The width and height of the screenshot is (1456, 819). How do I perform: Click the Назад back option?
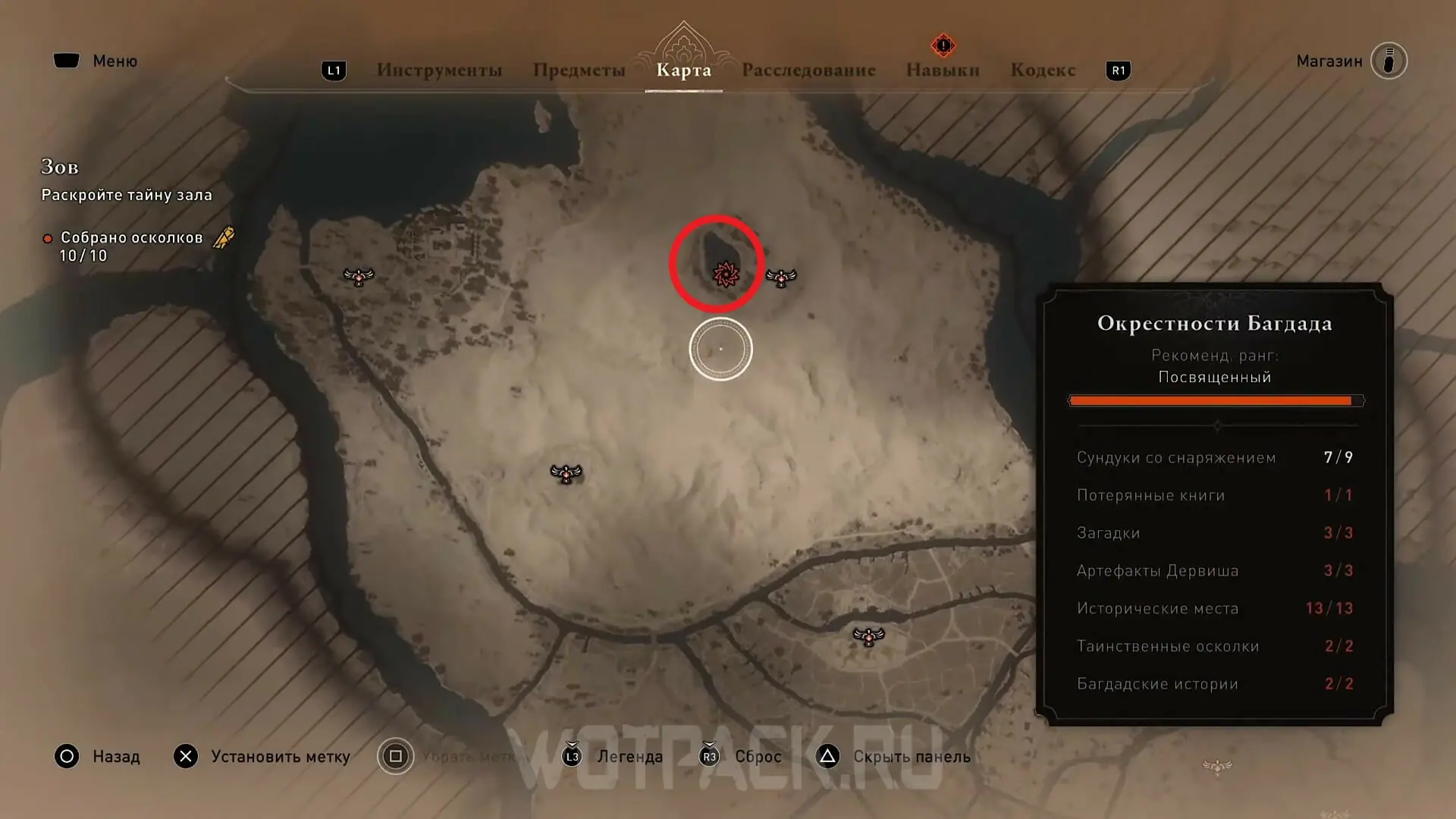[x=97, y=757]
